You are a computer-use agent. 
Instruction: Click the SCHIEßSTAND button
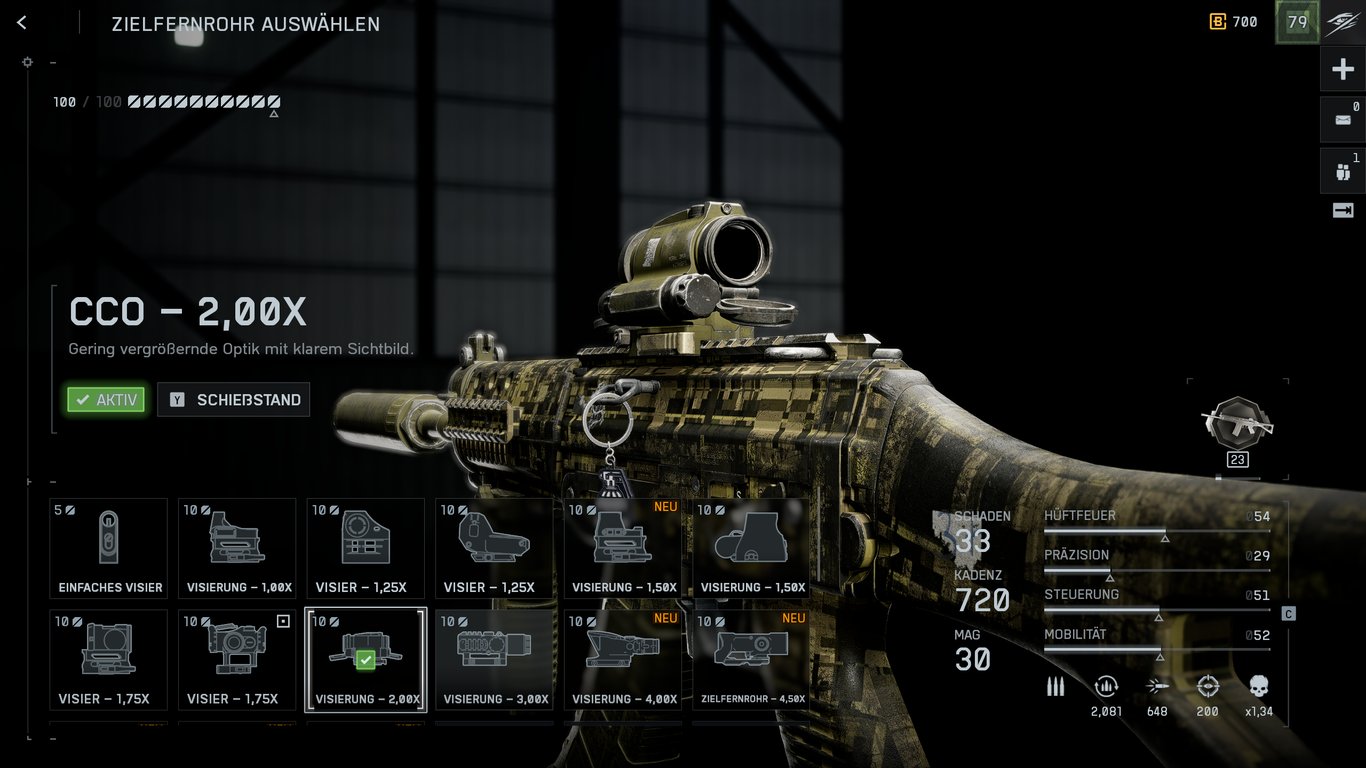click(x=233, y=399)
